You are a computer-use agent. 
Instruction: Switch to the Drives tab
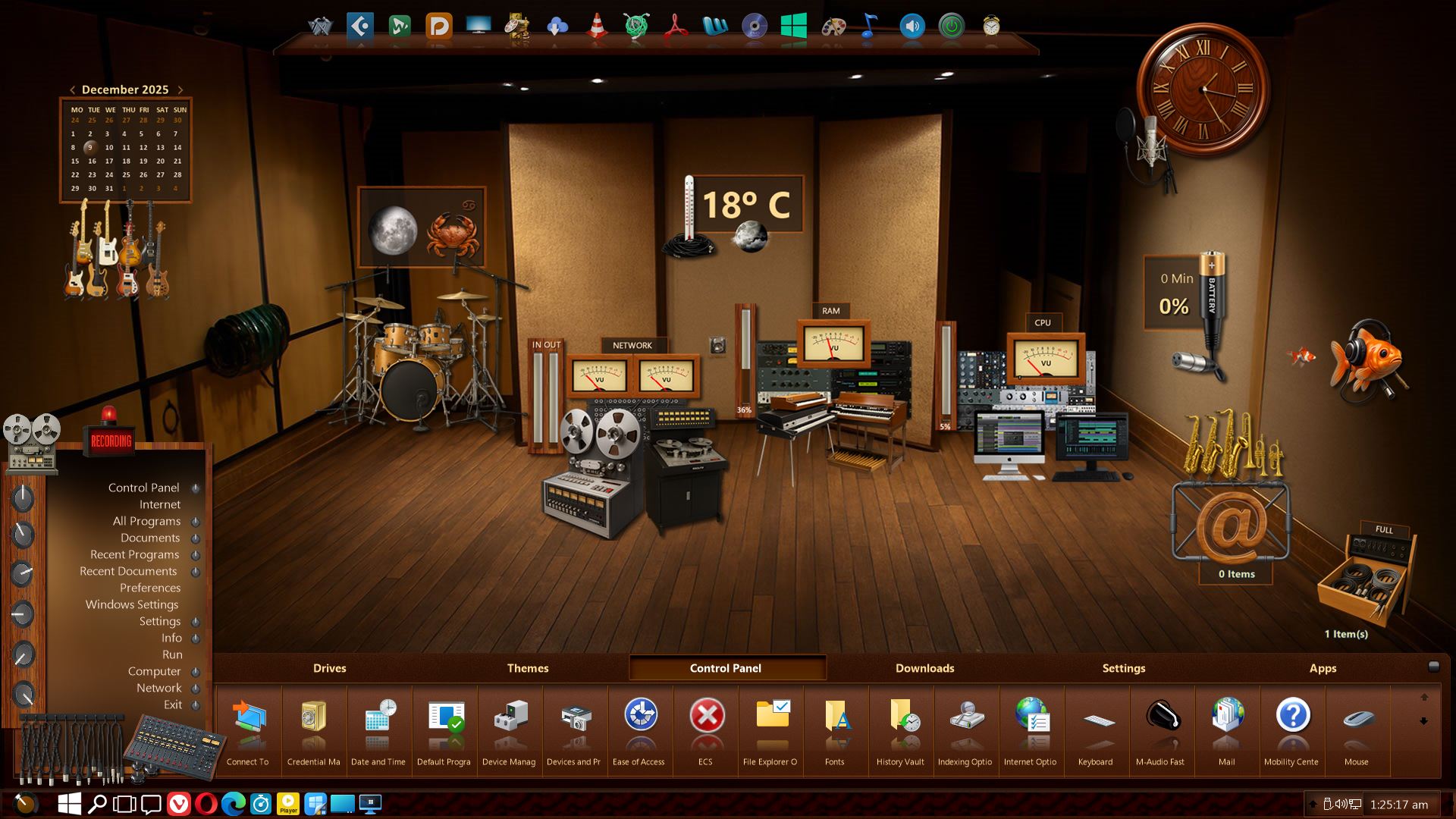tap(329, 668)
